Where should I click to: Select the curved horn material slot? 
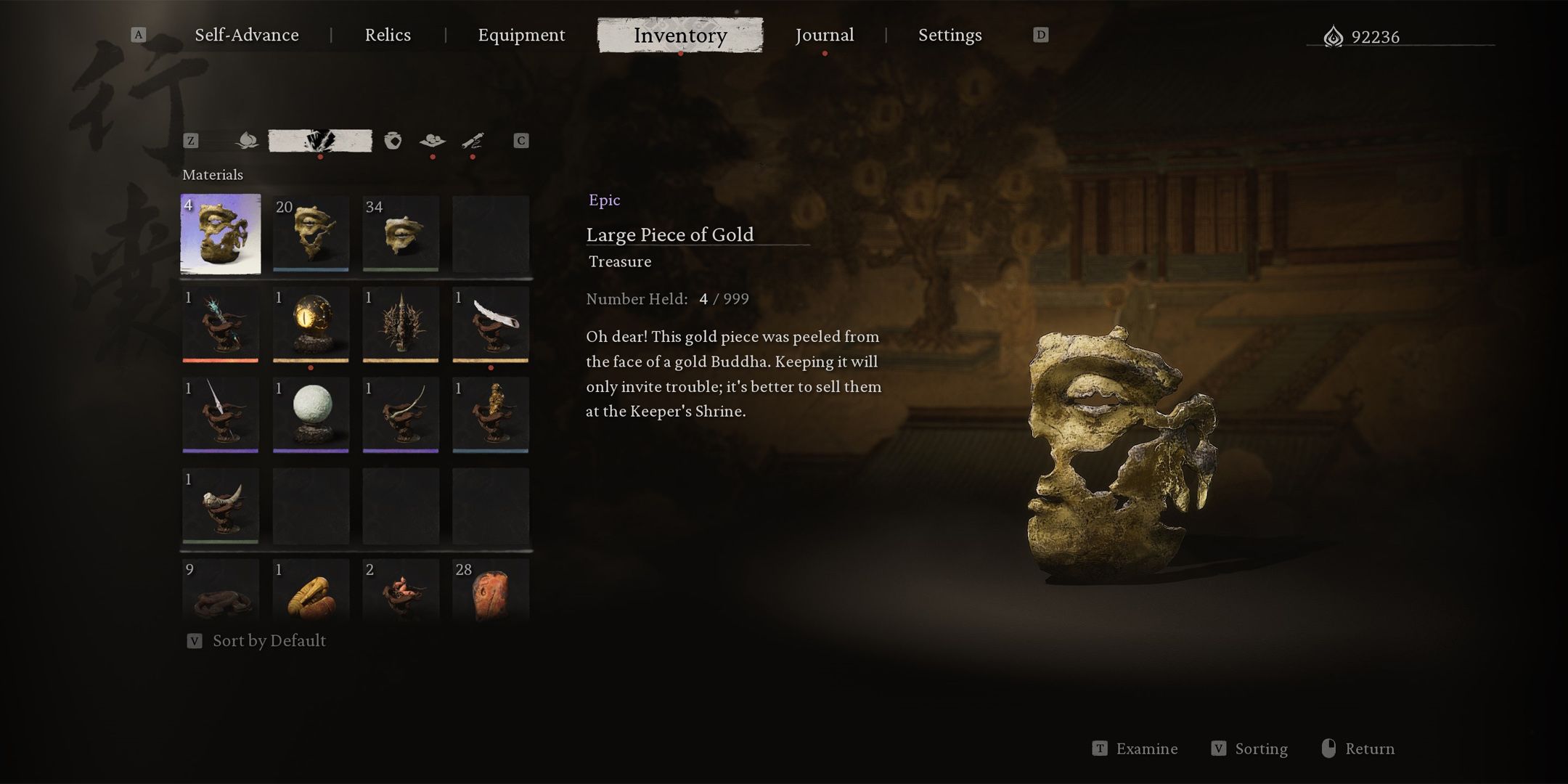click(221, 505)
